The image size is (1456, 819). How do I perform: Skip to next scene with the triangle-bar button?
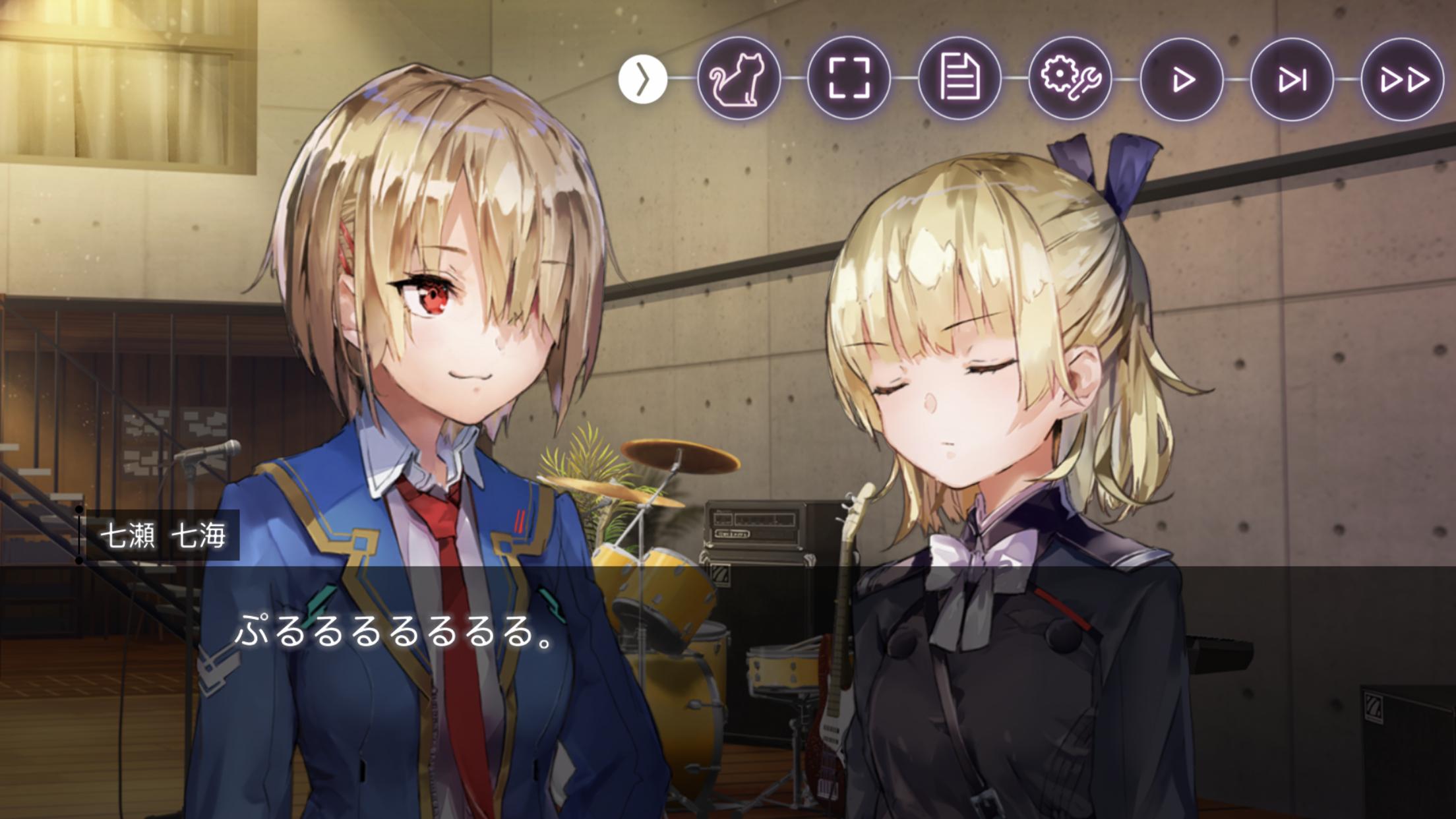pos(1292,79)
